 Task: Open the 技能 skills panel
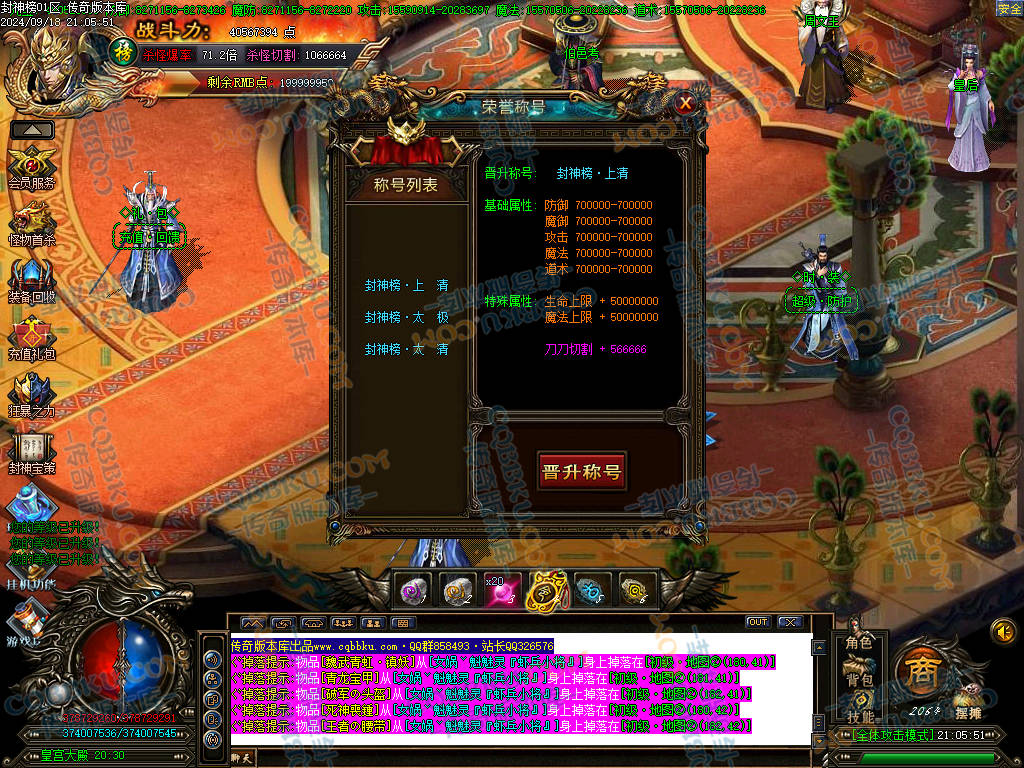pyautogui.click(x=859, y=716)
